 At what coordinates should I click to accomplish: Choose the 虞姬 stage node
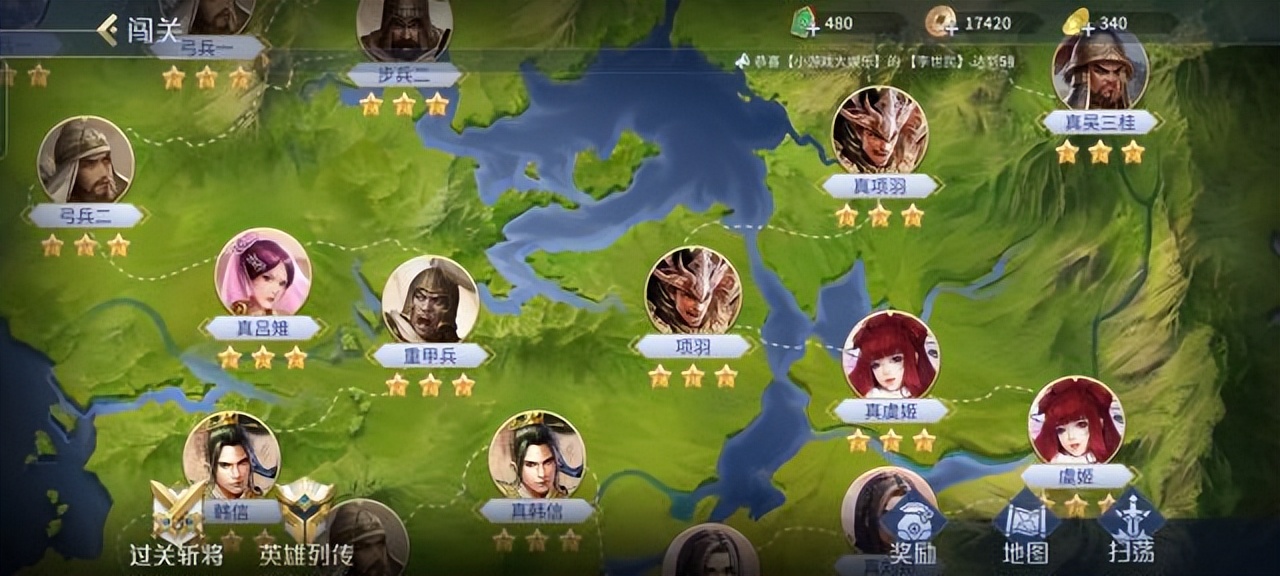[x=1076, y=420]
